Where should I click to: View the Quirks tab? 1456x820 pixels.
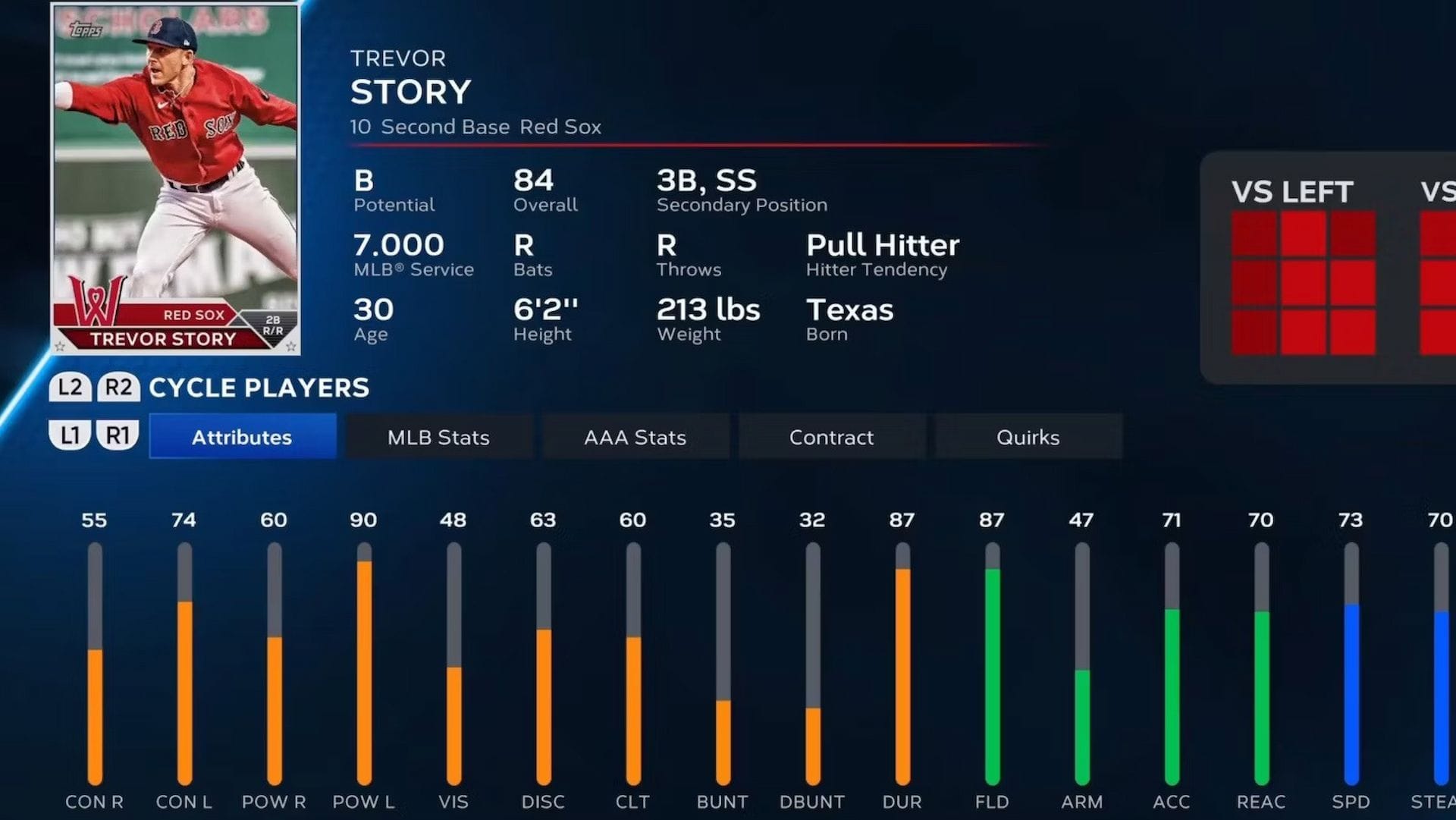pos(1028,436)
